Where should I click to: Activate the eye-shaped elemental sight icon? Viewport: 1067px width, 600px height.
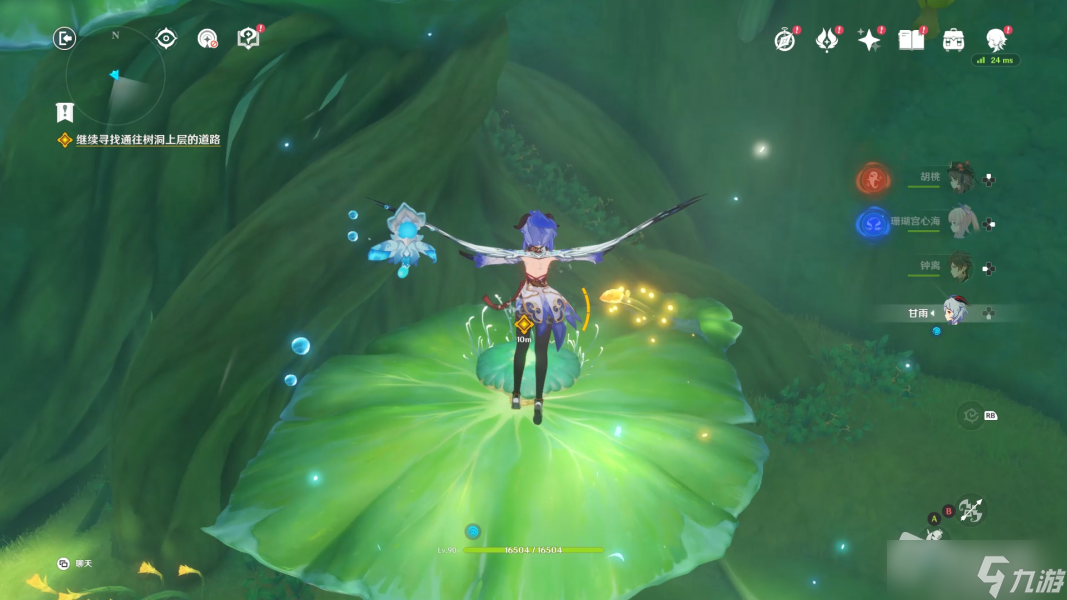[166, 39]
